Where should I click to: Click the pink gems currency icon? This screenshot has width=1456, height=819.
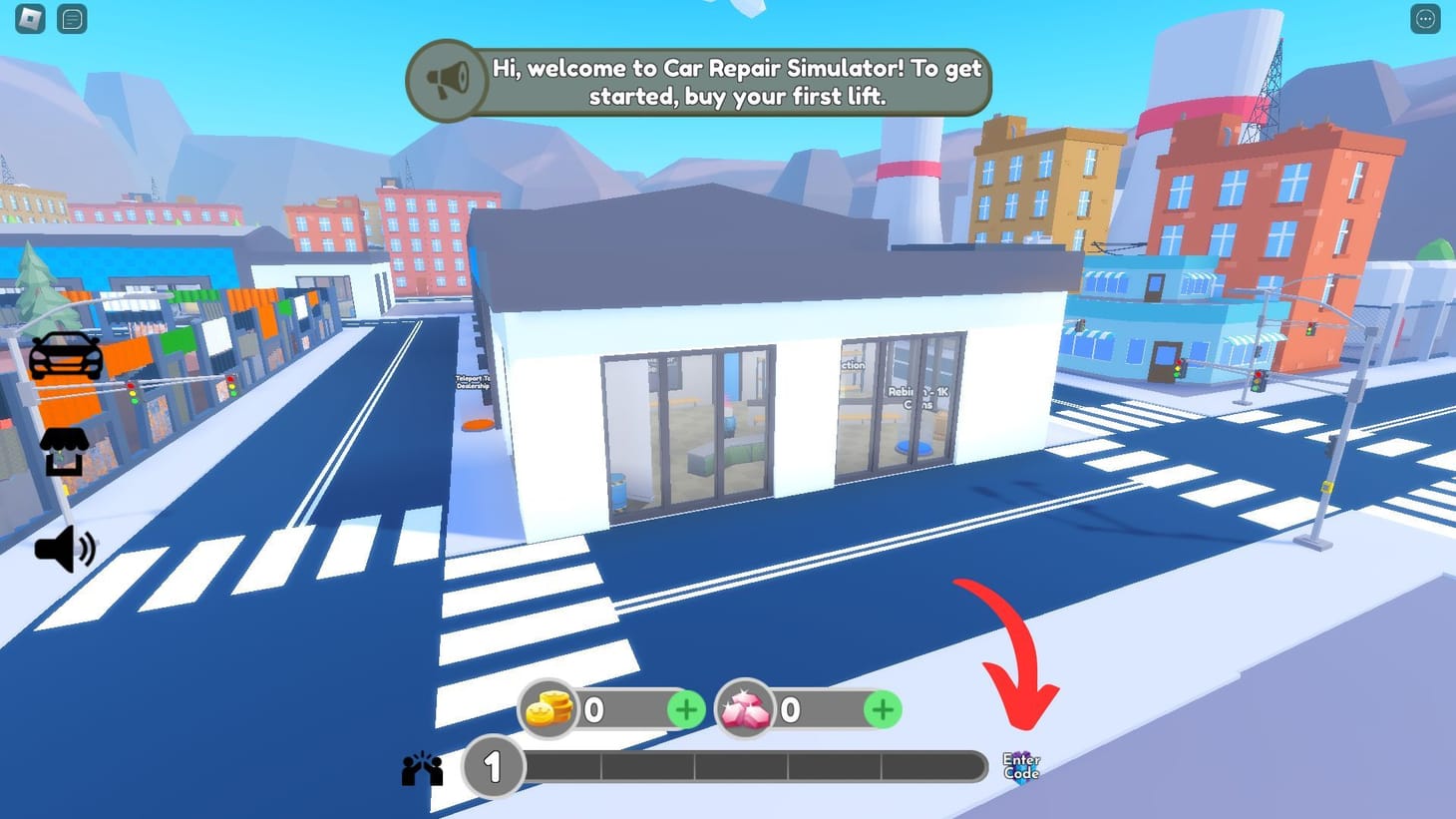[x=745, y=709]
